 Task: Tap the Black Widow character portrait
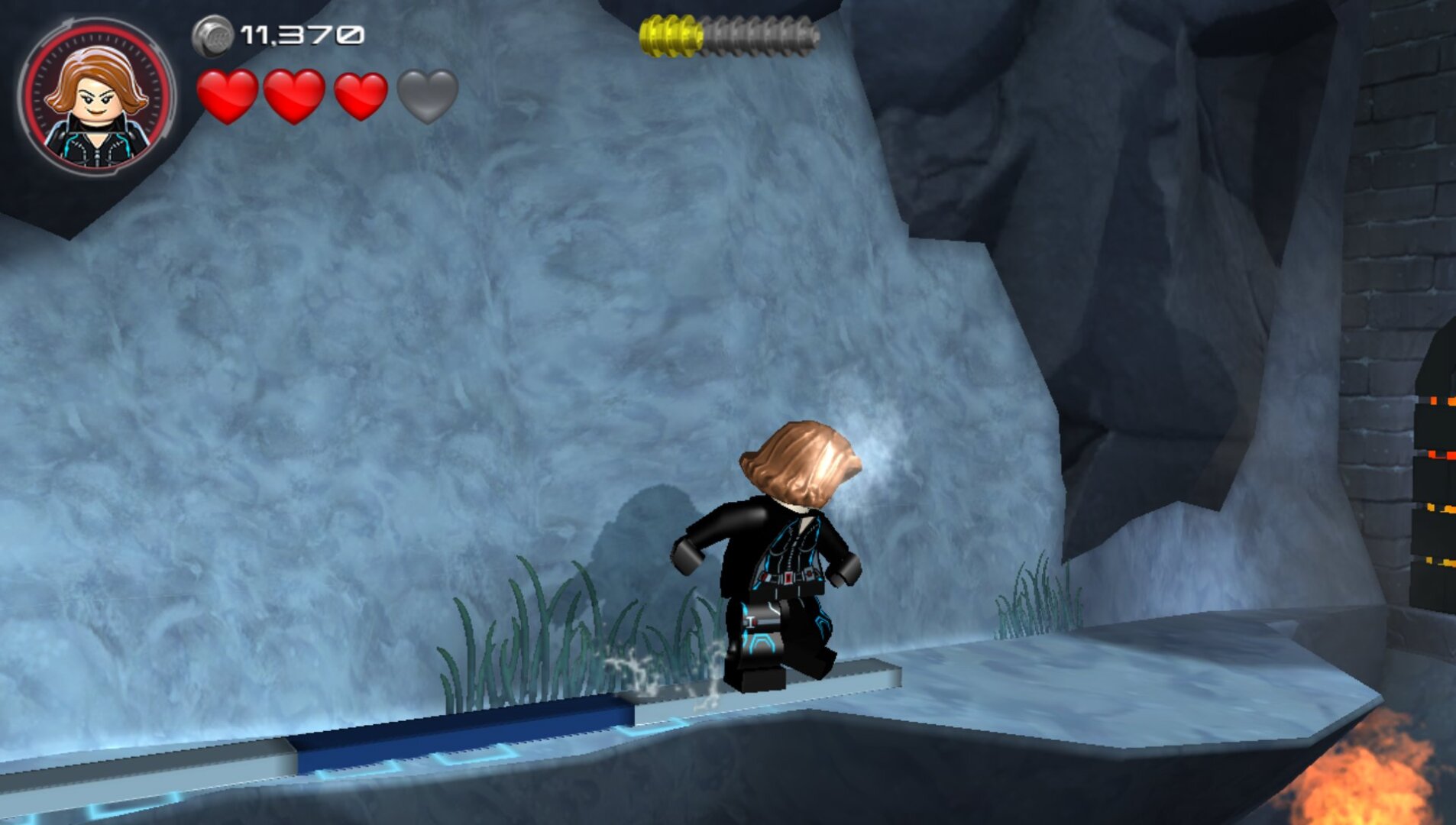pos(96,98)
